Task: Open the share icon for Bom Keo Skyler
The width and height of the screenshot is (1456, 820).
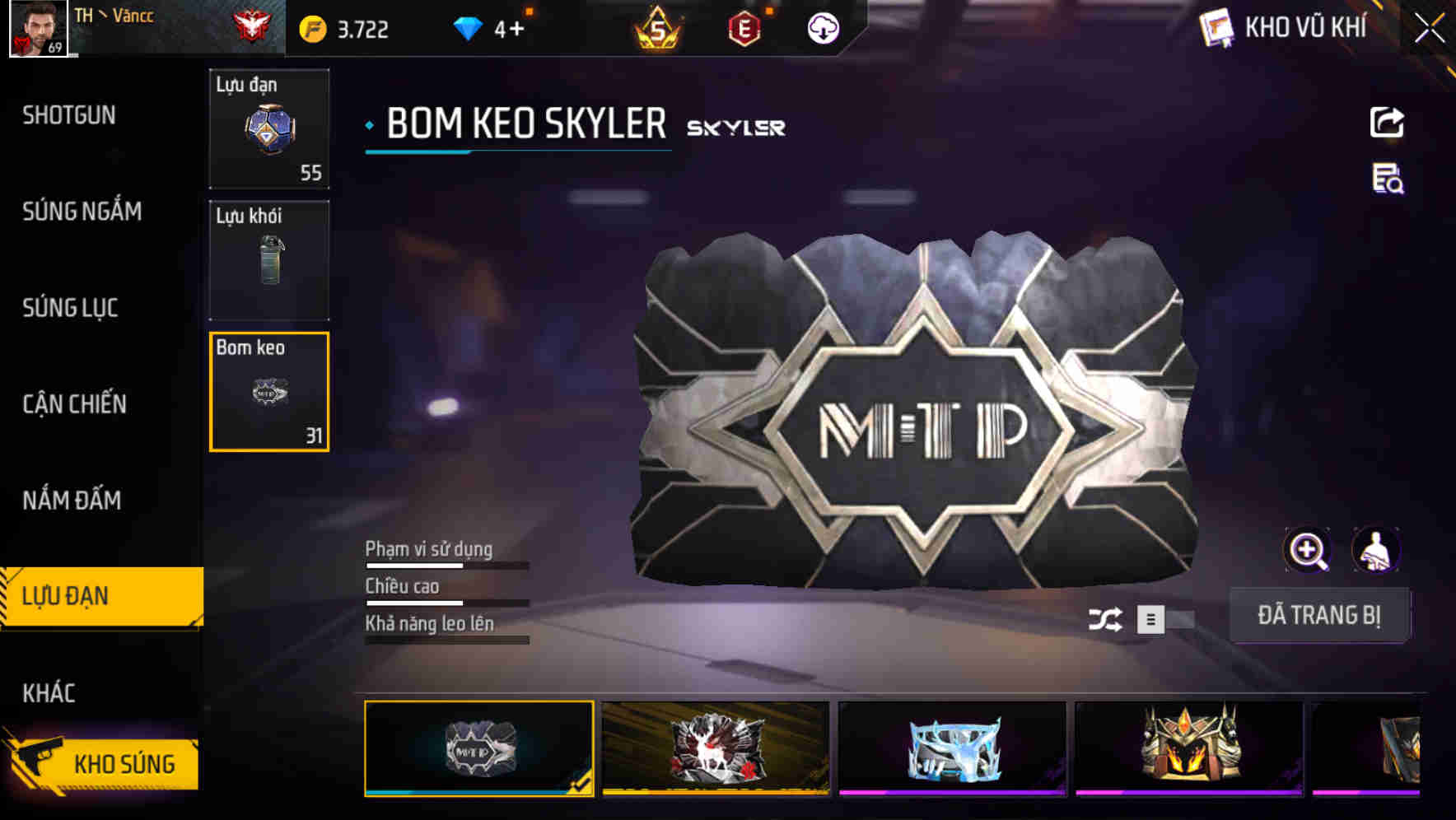Action: click(x=1387, y=122)
